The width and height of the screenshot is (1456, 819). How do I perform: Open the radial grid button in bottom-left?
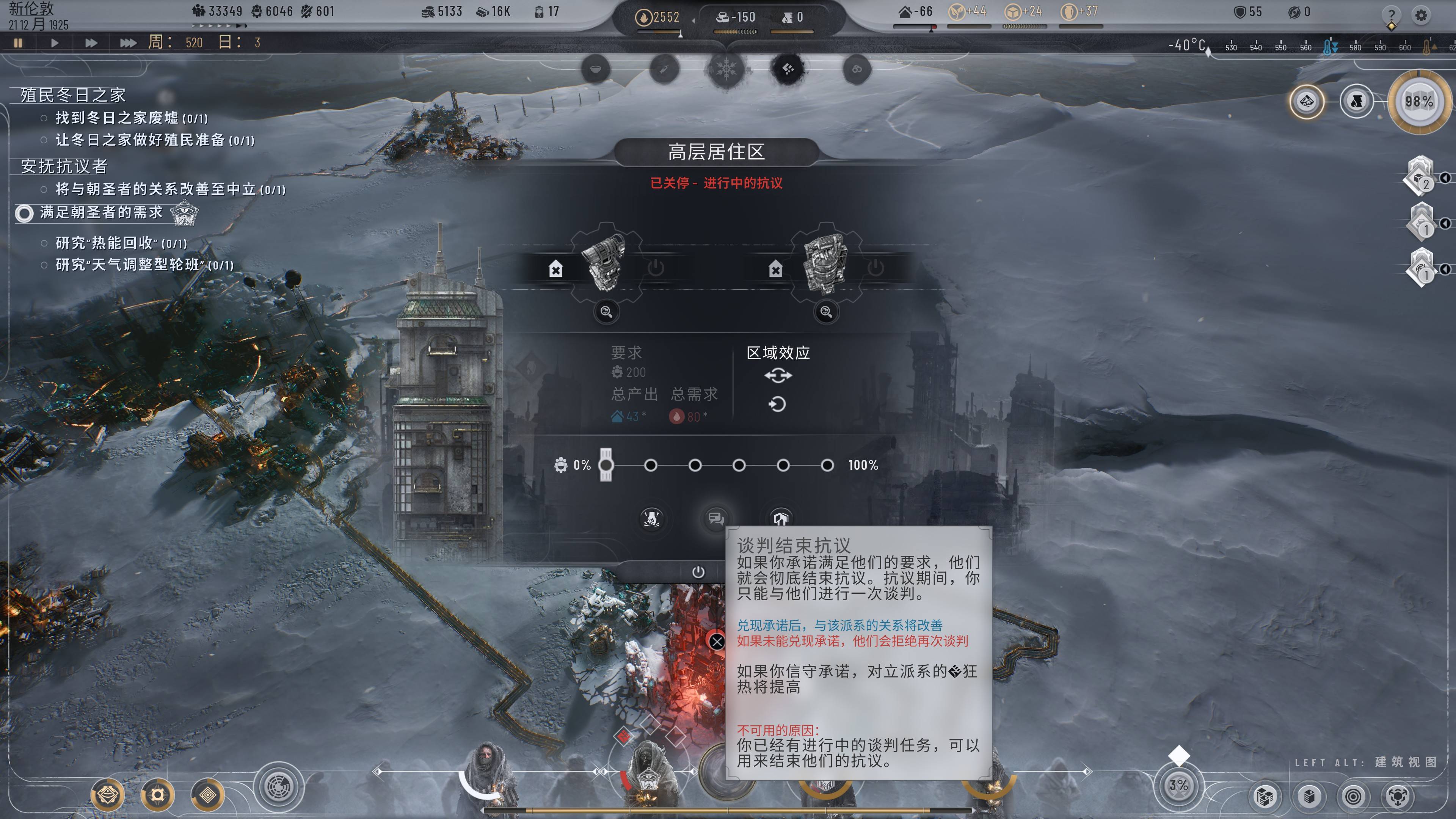279,787
